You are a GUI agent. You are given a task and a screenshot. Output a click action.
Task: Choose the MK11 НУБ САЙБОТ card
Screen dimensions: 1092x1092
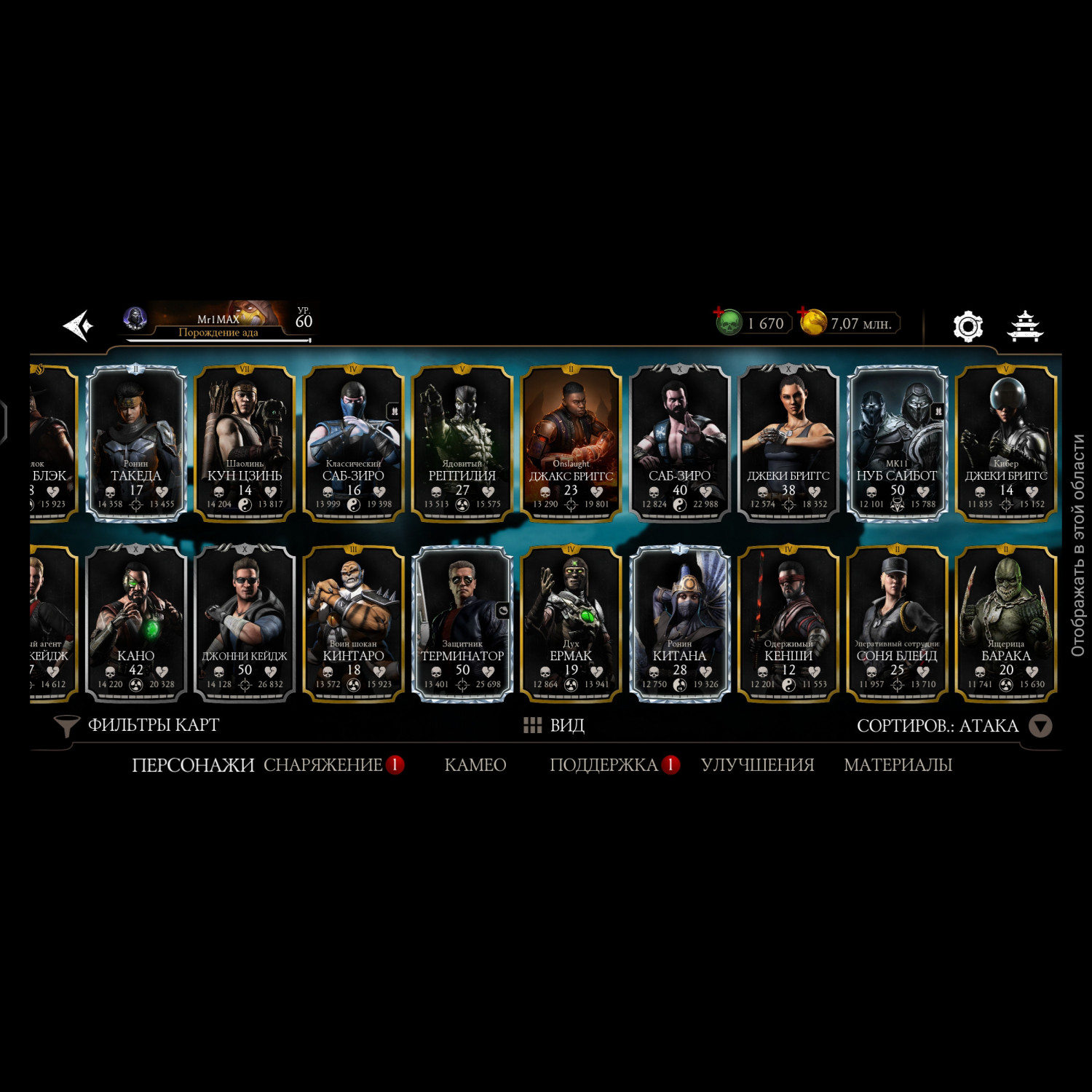coord(897,443)
